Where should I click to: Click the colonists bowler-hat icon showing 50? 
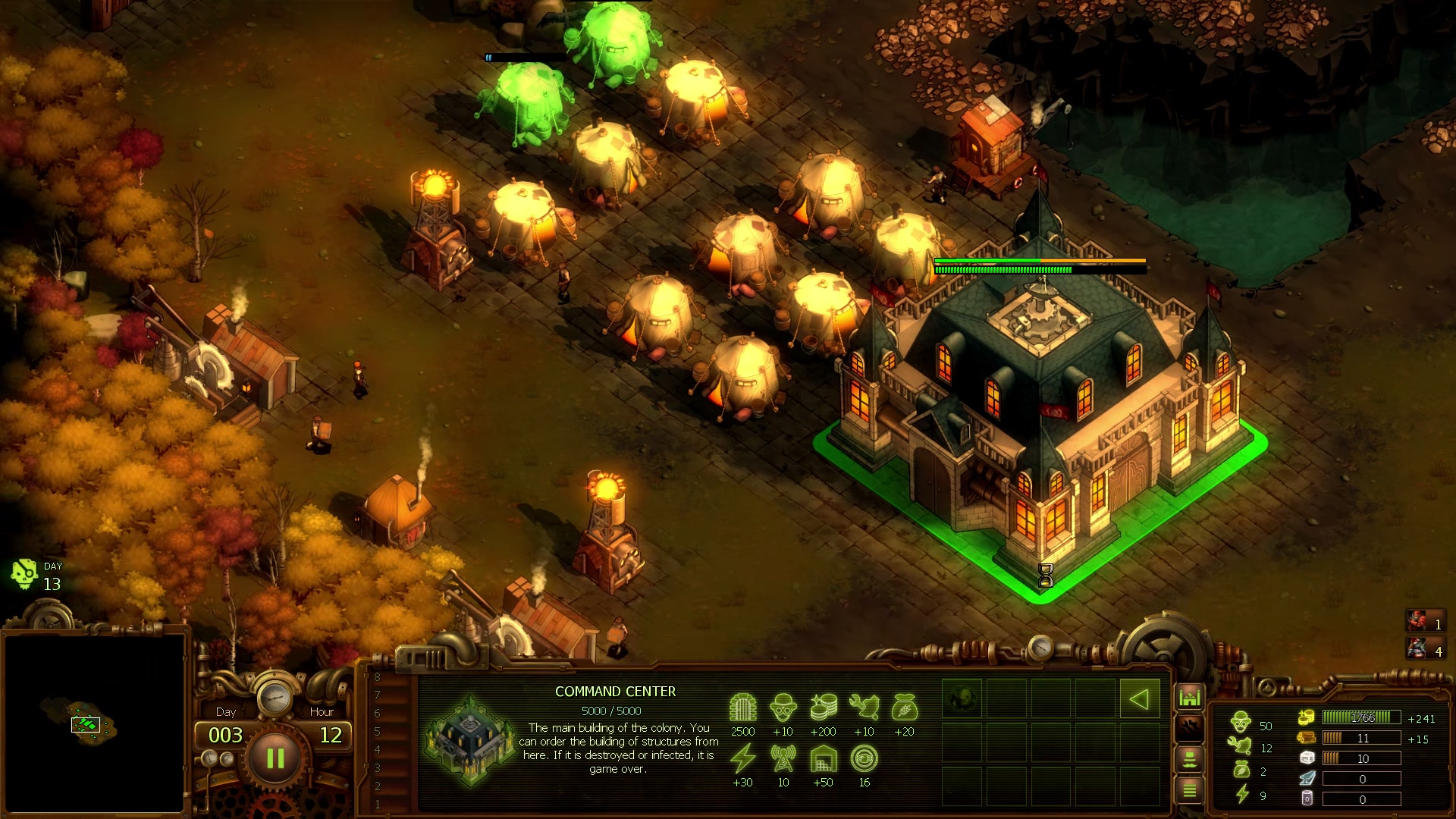[1242, 721]
